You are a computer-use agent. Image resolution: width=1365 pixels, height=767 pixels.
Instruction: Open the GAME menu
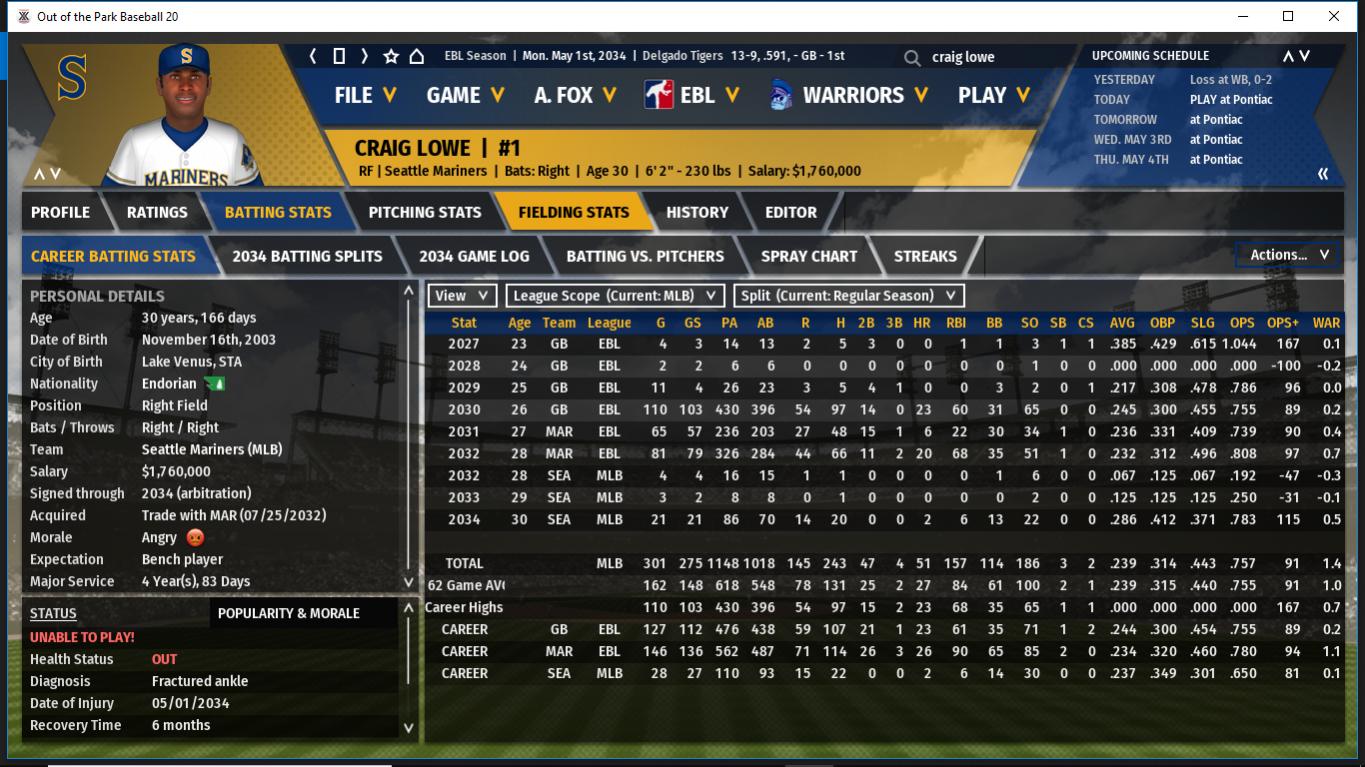click(465, 95)
